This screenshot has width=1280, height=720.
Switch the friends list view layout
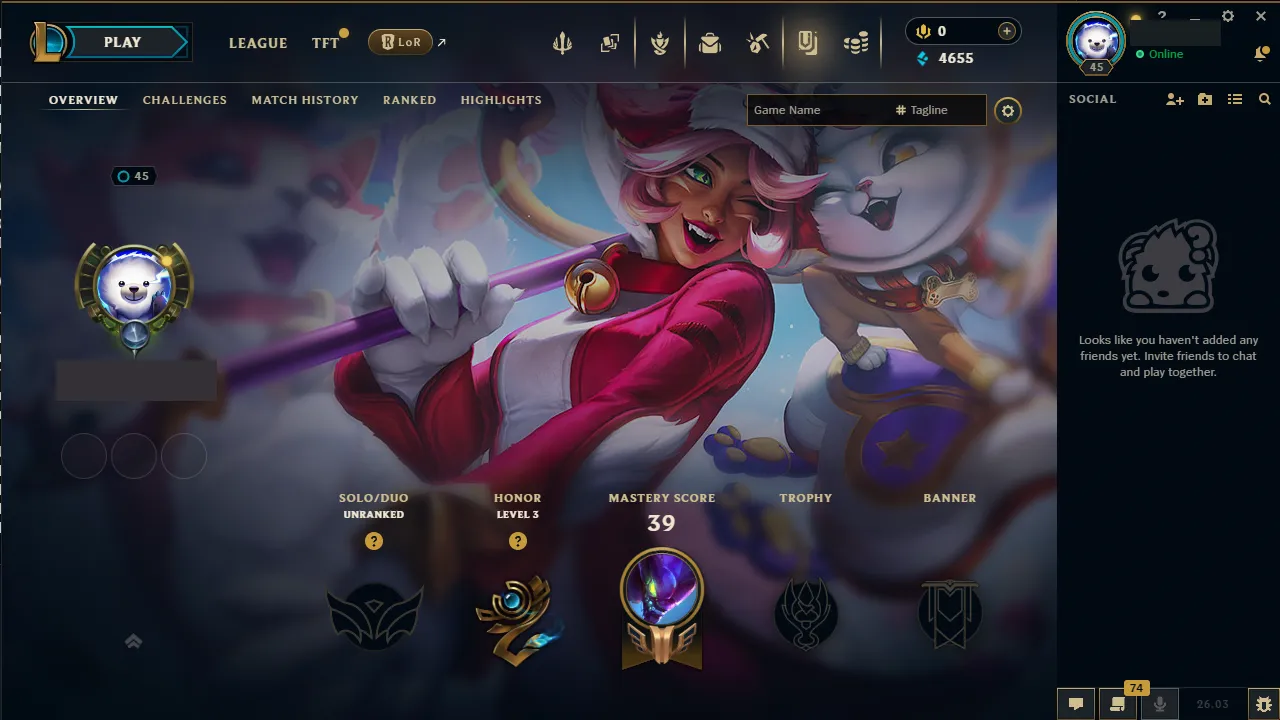(1235, 99)
